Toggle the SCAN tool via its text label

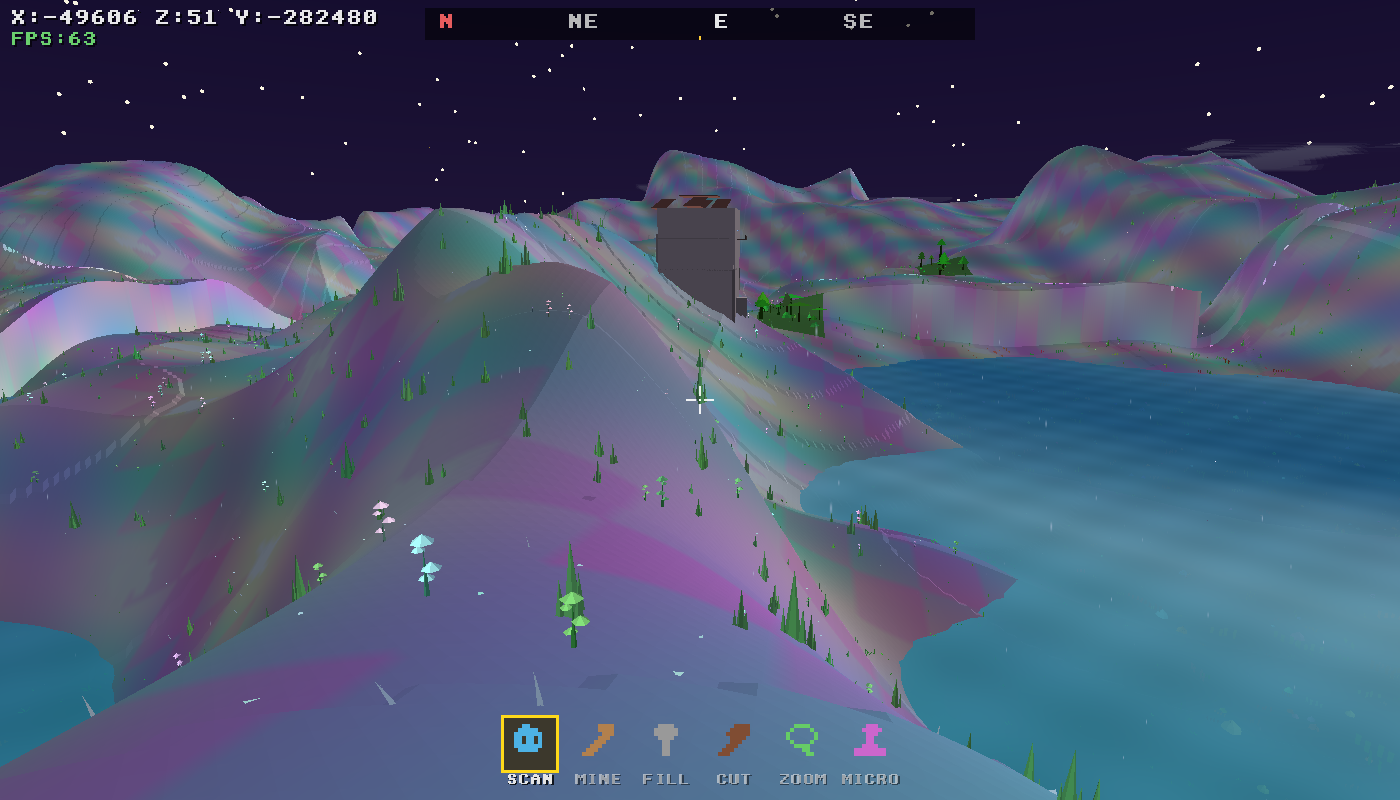[x=528, y=778]
